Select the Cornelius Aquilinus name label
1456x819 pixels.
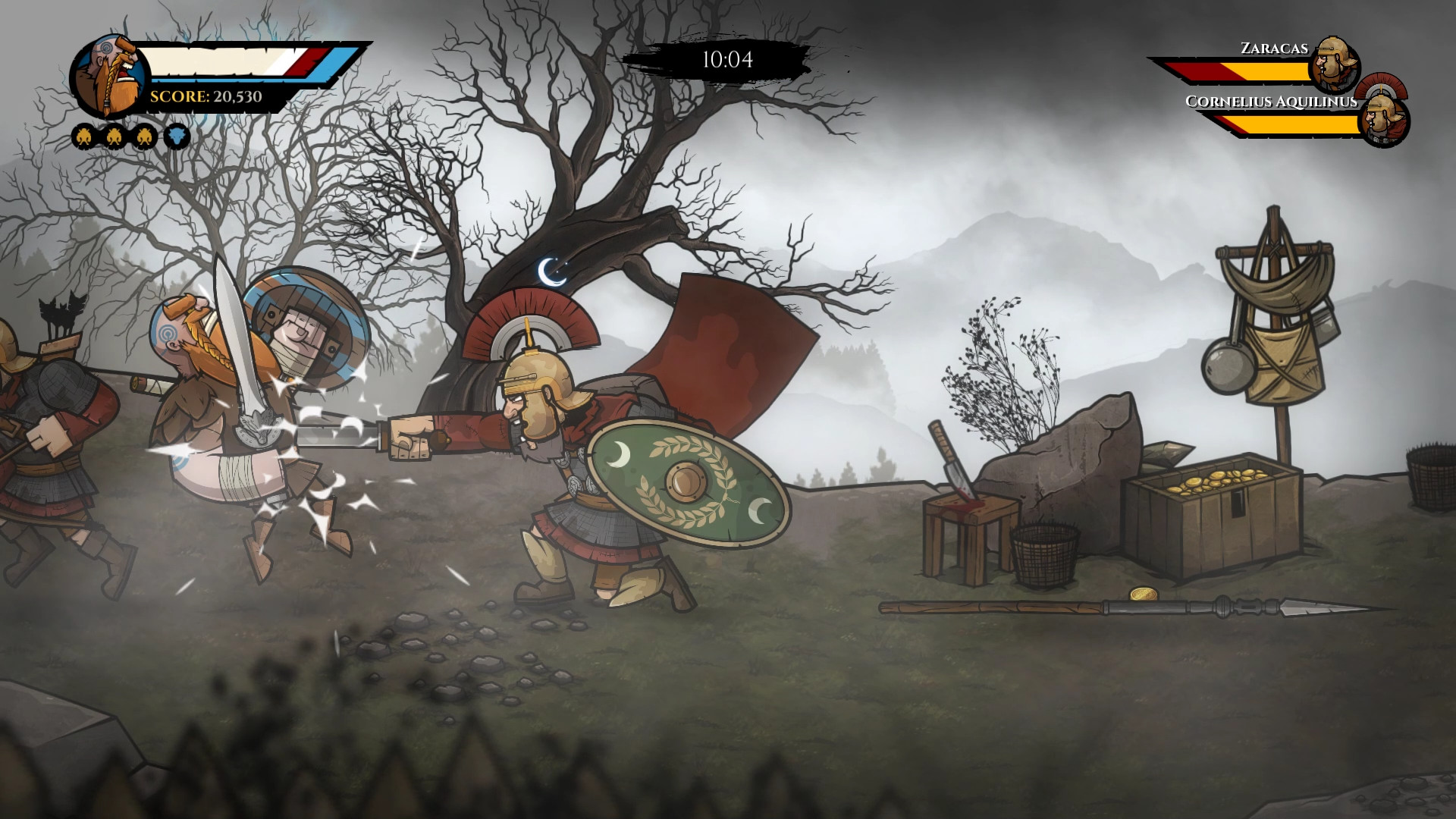tap(1272, 101)
